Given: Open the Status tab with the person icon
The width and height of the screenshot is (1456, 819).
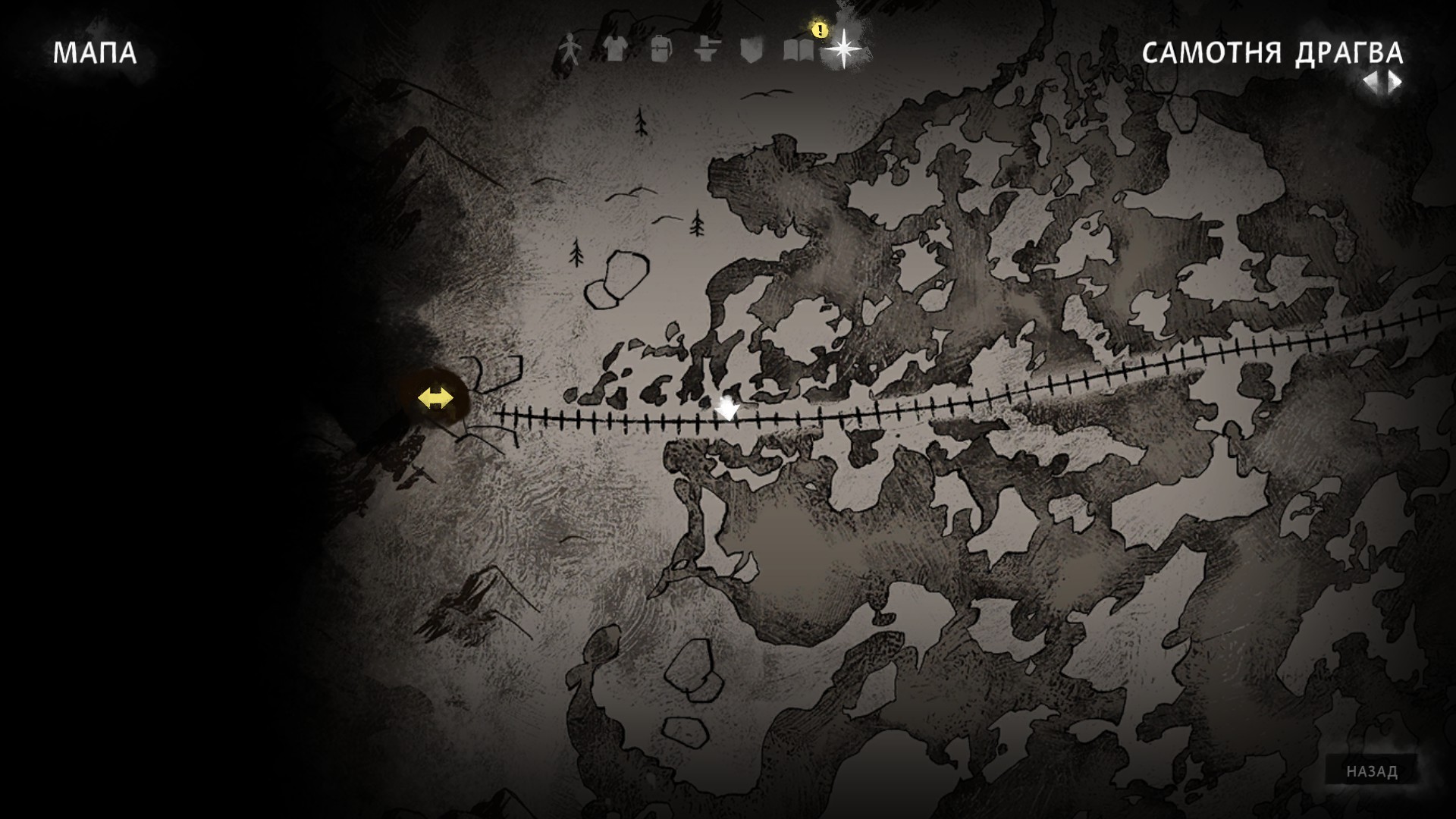Looking at the screenshot, I should click(569, 50).
